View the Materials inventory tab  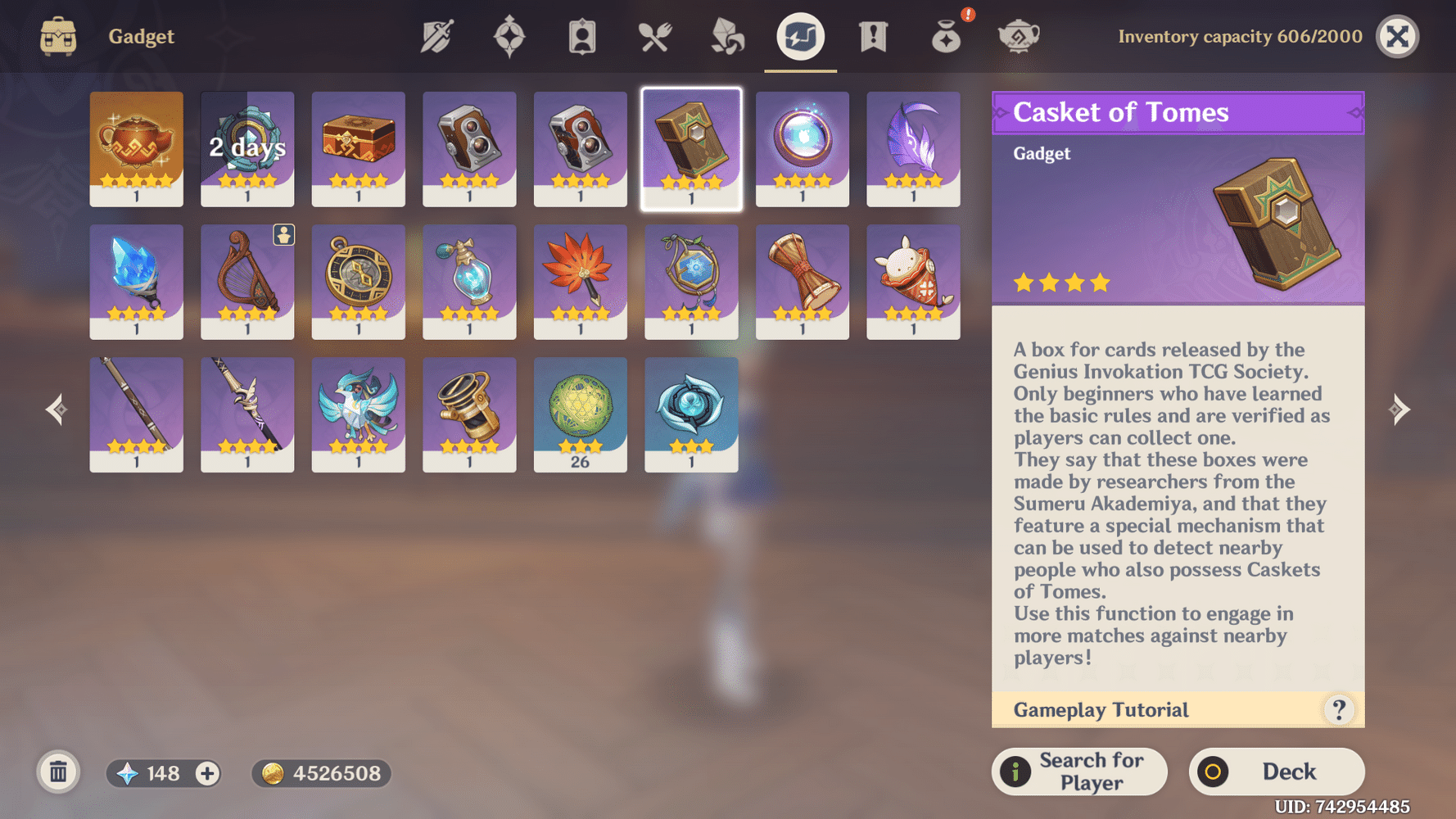point(726,36)
